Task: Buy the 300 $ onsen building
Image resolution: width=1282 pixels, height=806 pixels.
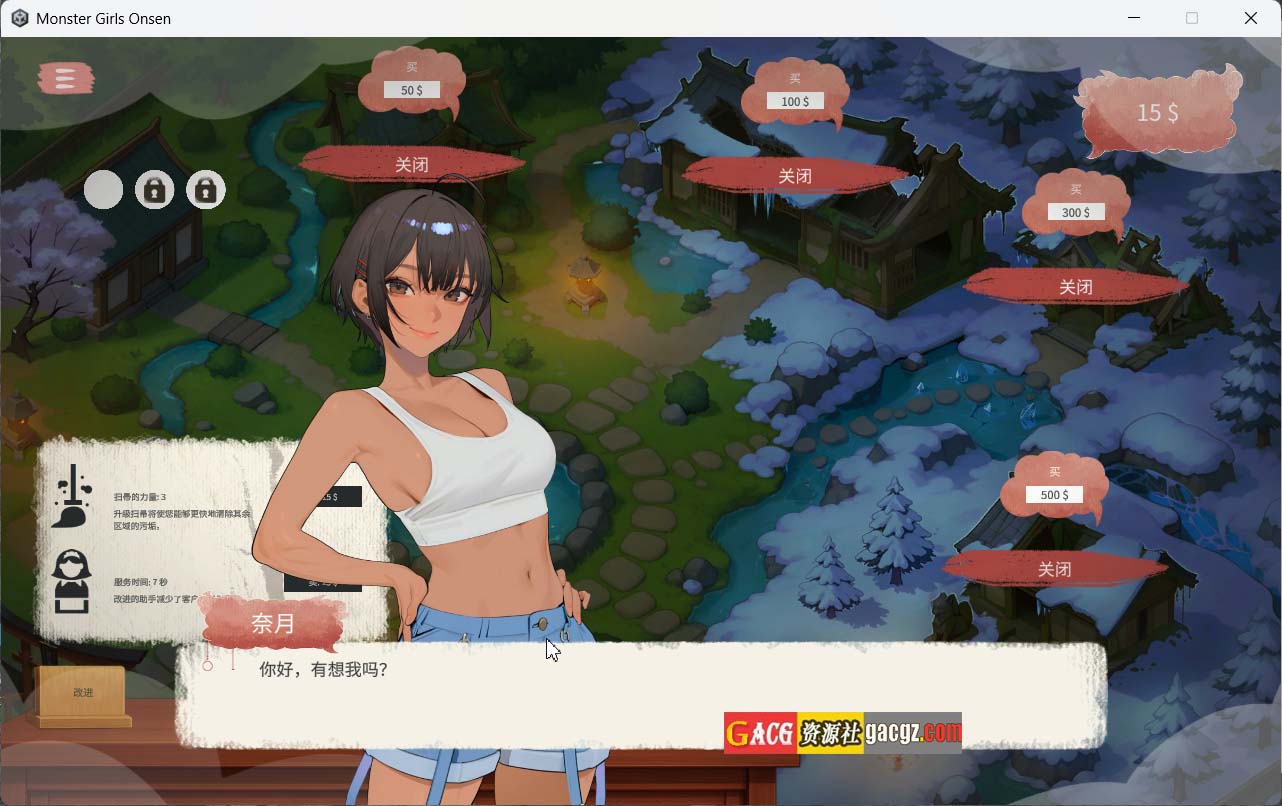Action: click(1076, 212)
